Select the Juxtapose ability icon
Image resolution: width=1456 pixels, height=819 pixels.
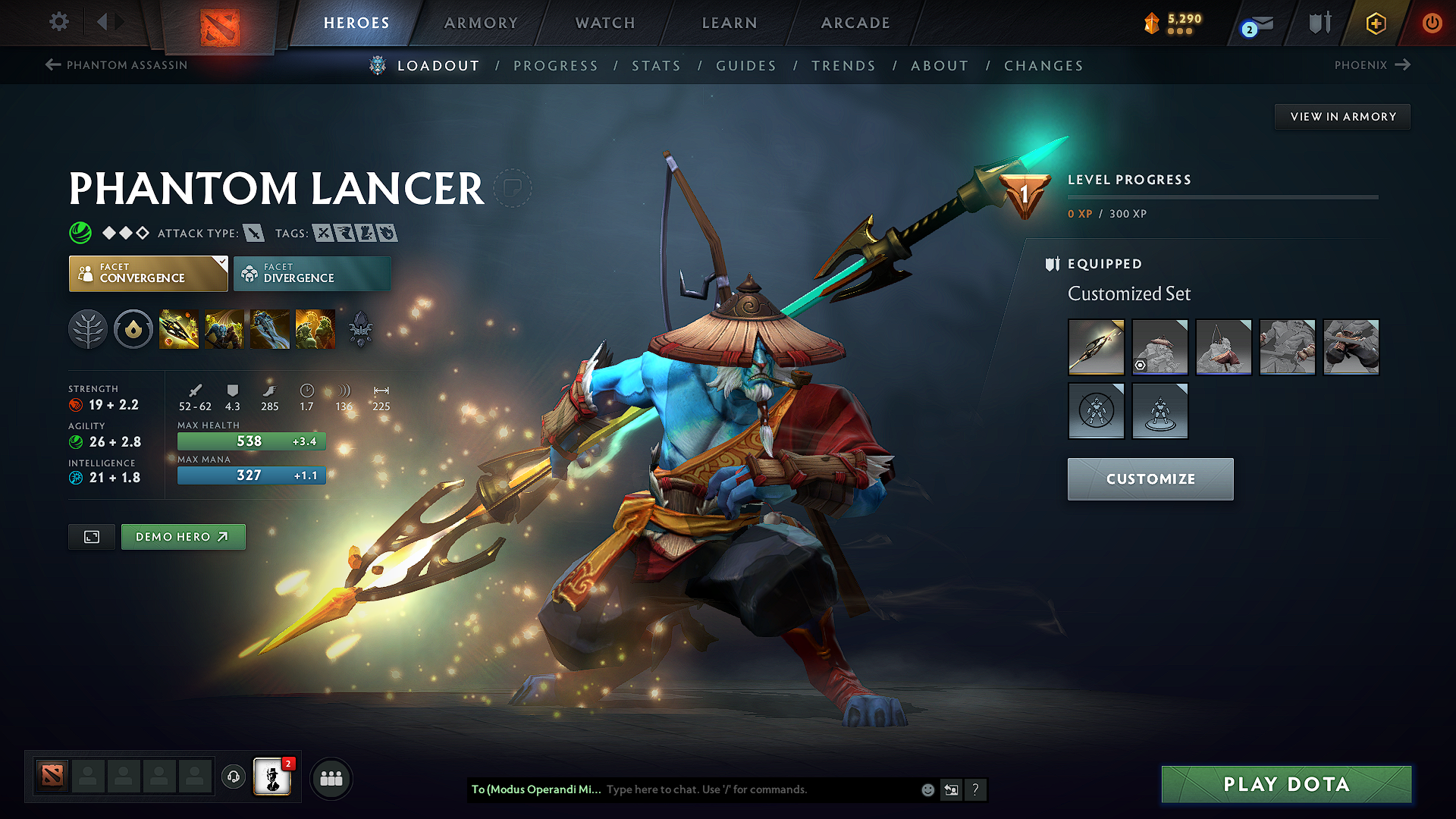pos(315,328)
